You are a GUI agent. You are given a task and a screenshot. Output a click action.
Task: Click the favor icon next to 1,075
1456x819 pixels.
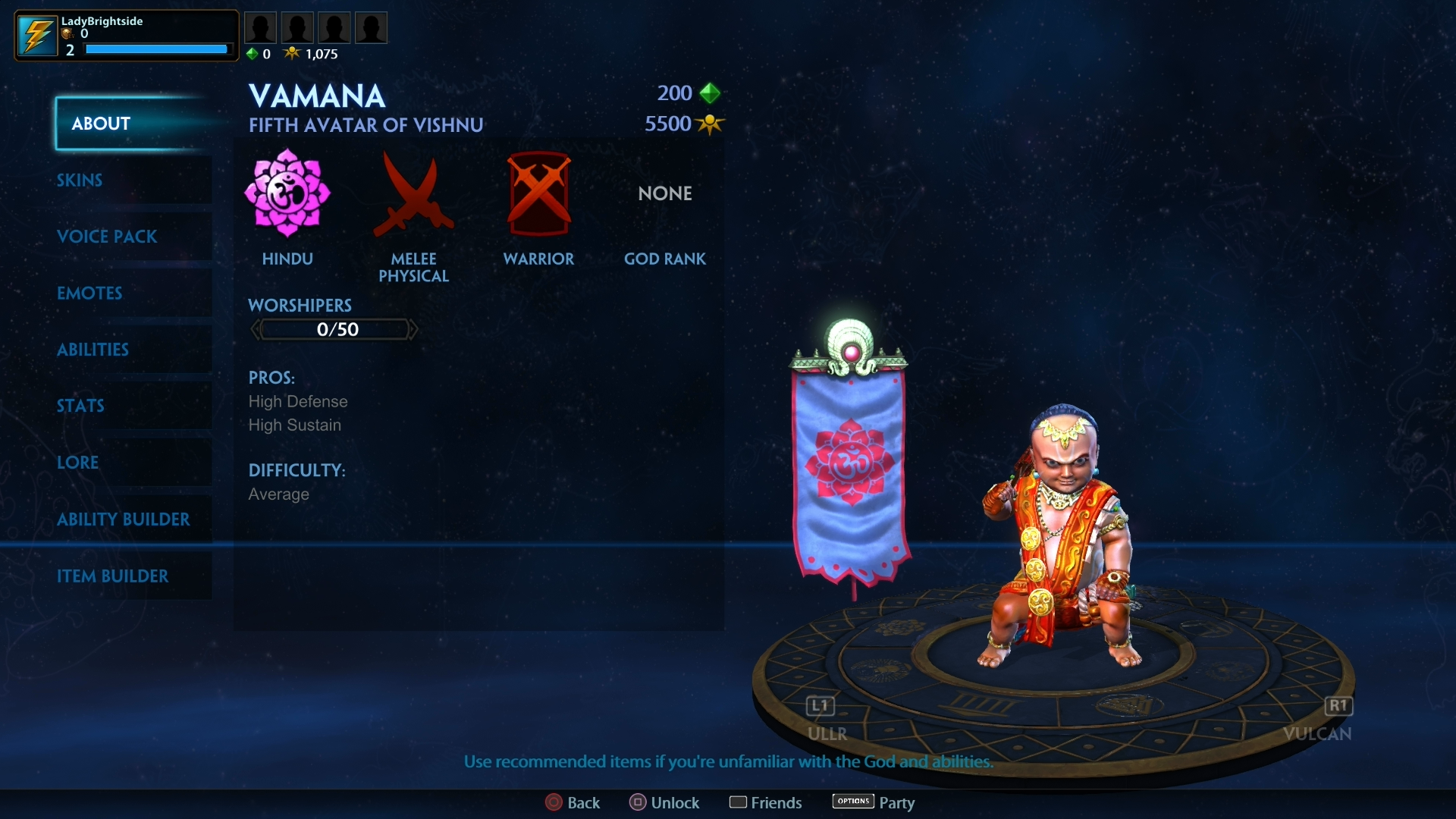pyautogui.click(x=293, y=53)
